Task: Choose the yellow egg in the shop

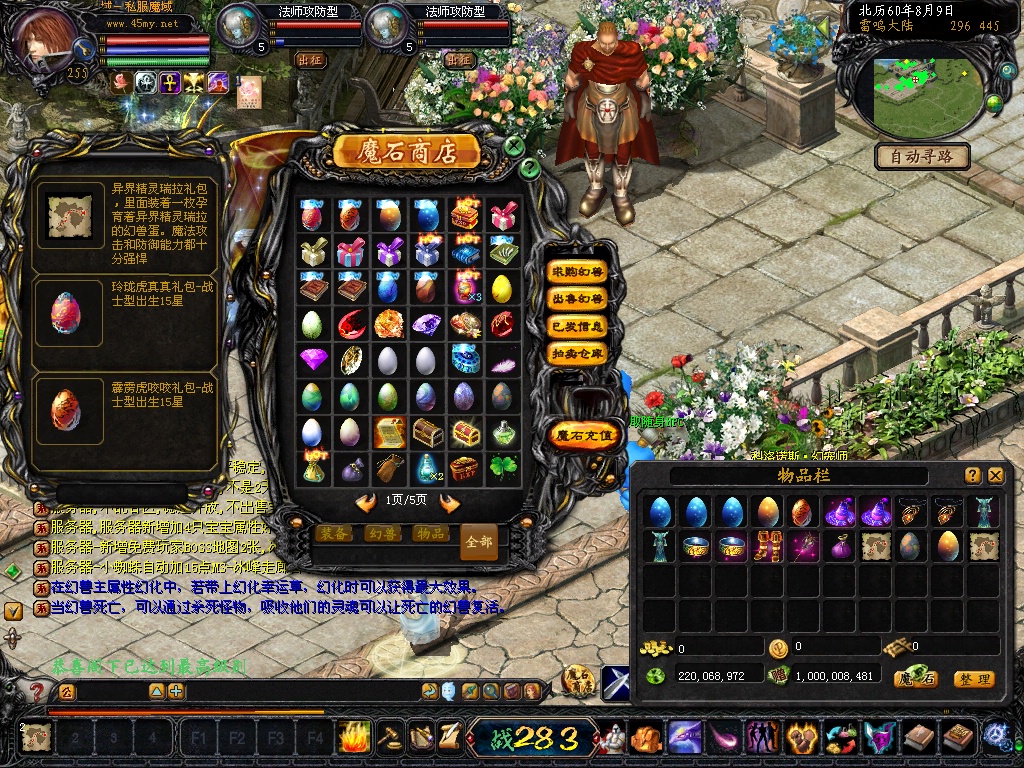Action: (x=502, y=289)
